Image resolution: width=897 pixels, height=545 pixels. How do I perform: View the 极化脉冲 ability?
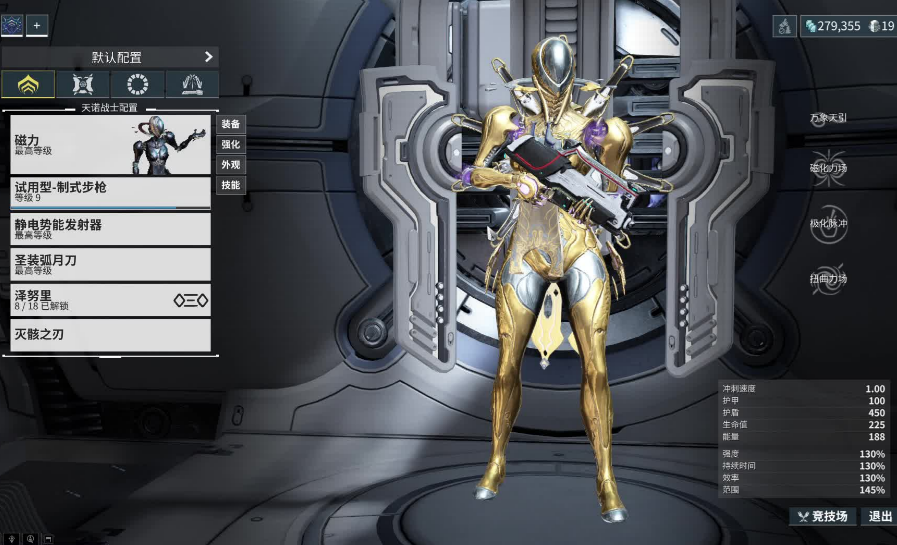(829, 223)
